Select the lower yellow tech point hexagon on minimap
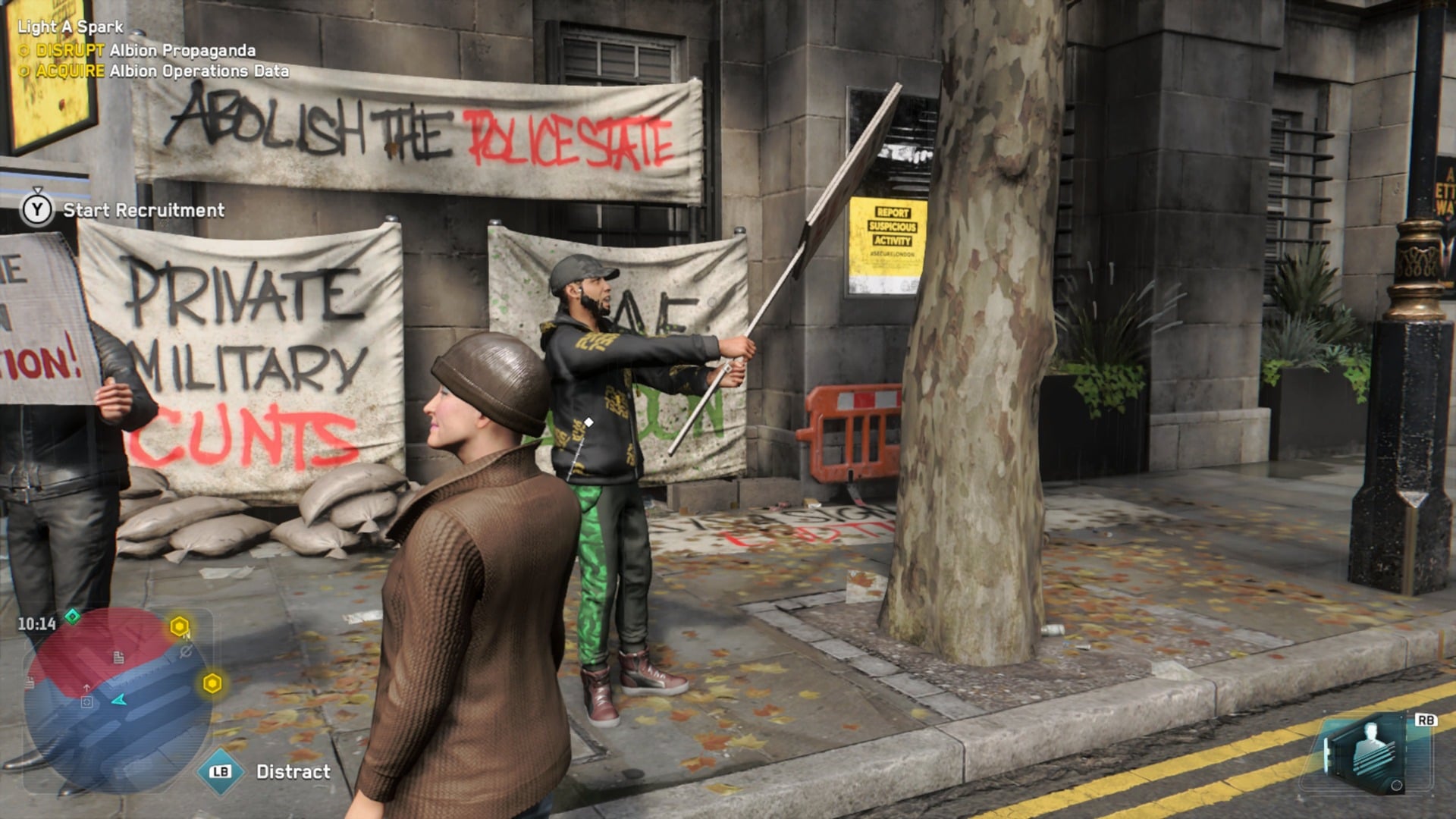 (x=212, y=682)
